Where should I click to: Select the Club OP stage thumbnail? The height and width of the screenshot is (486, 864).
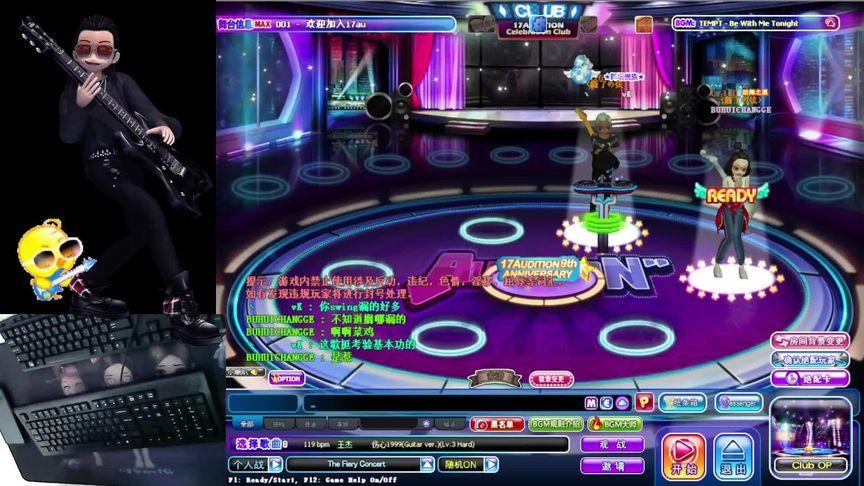pos(811,436)
